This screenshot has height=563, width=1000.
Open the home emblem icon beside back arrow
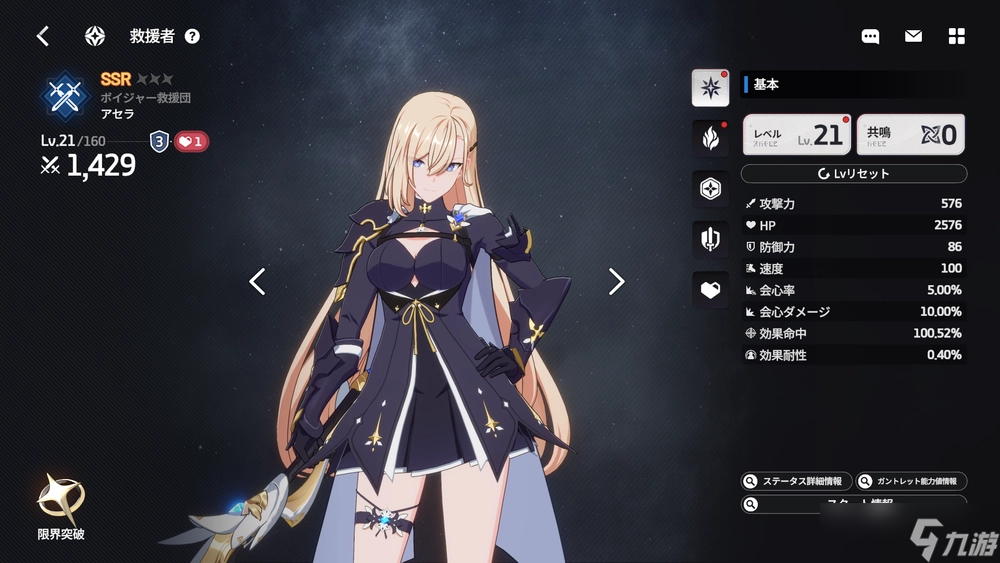[95, 36]
